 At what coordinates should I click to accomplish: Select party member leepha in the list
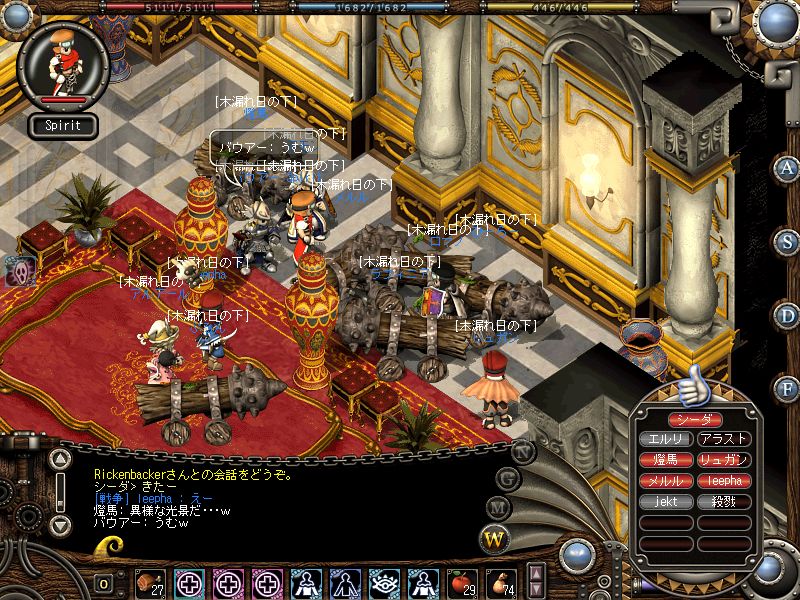726,480
